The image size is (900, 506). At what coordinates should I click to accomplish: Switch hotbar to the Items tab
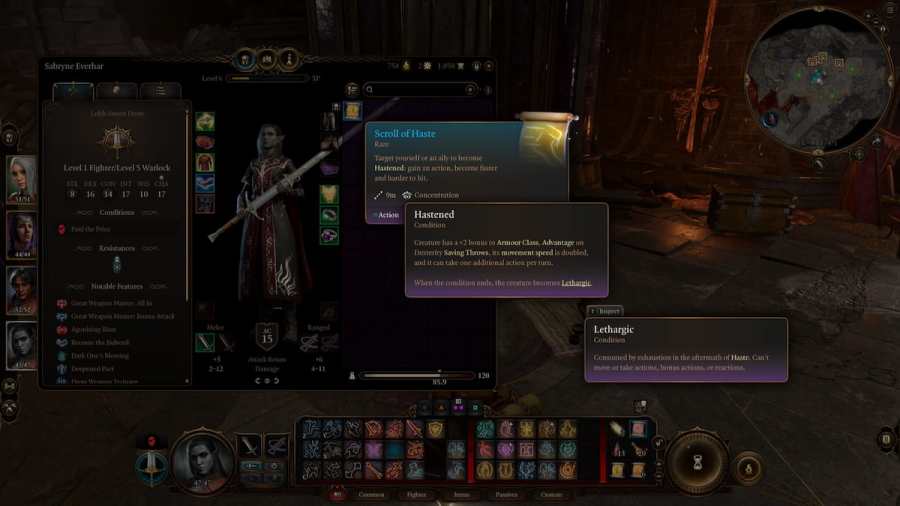tap(461, 494)
